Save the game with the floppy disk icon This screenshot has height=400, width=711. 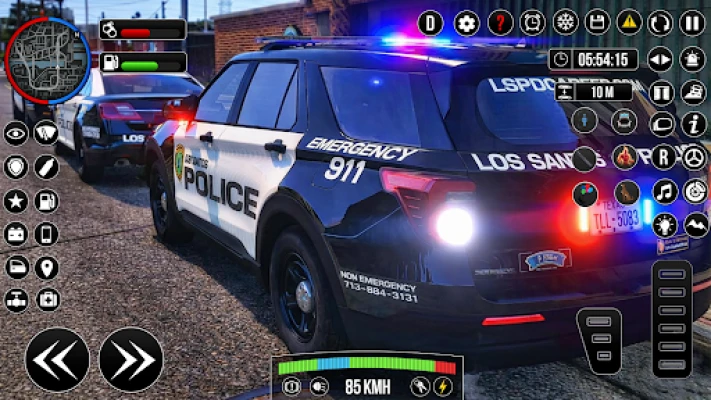coord(597,23)
